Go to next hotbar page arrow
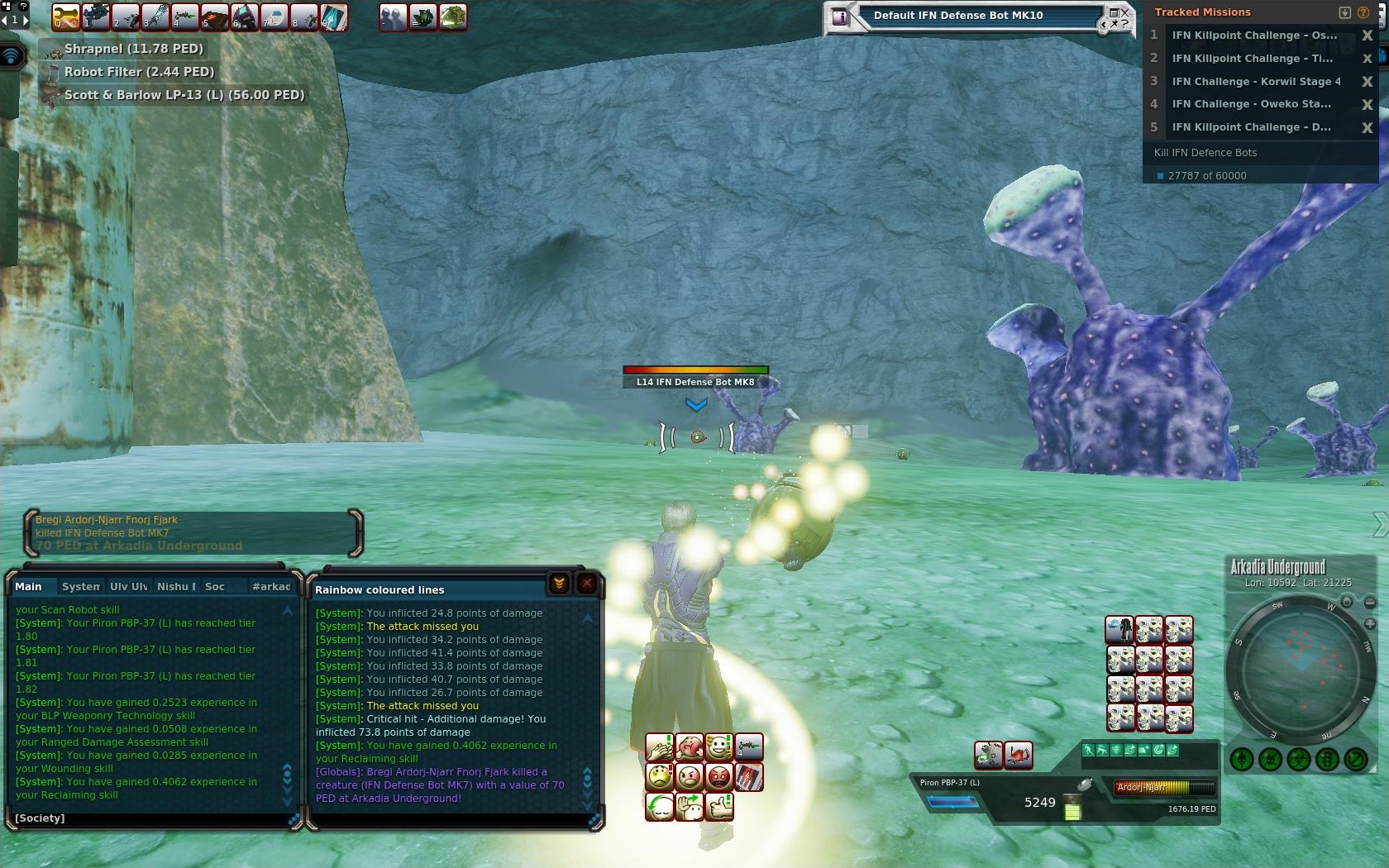Image resolution: width=1389 pixels, height=868 pixels. pyautogui.click(x=24, y=18)
